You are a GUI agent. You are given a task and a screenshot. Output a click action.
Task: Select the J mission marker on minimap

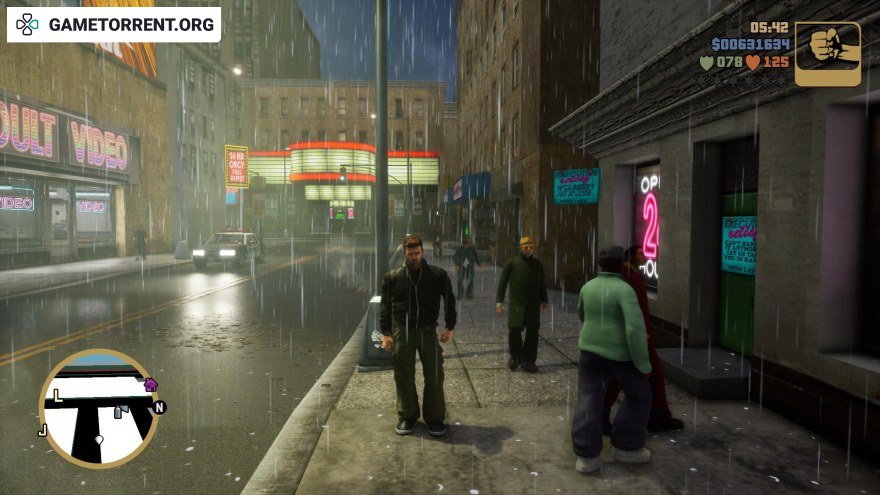(x=42, y=431)
